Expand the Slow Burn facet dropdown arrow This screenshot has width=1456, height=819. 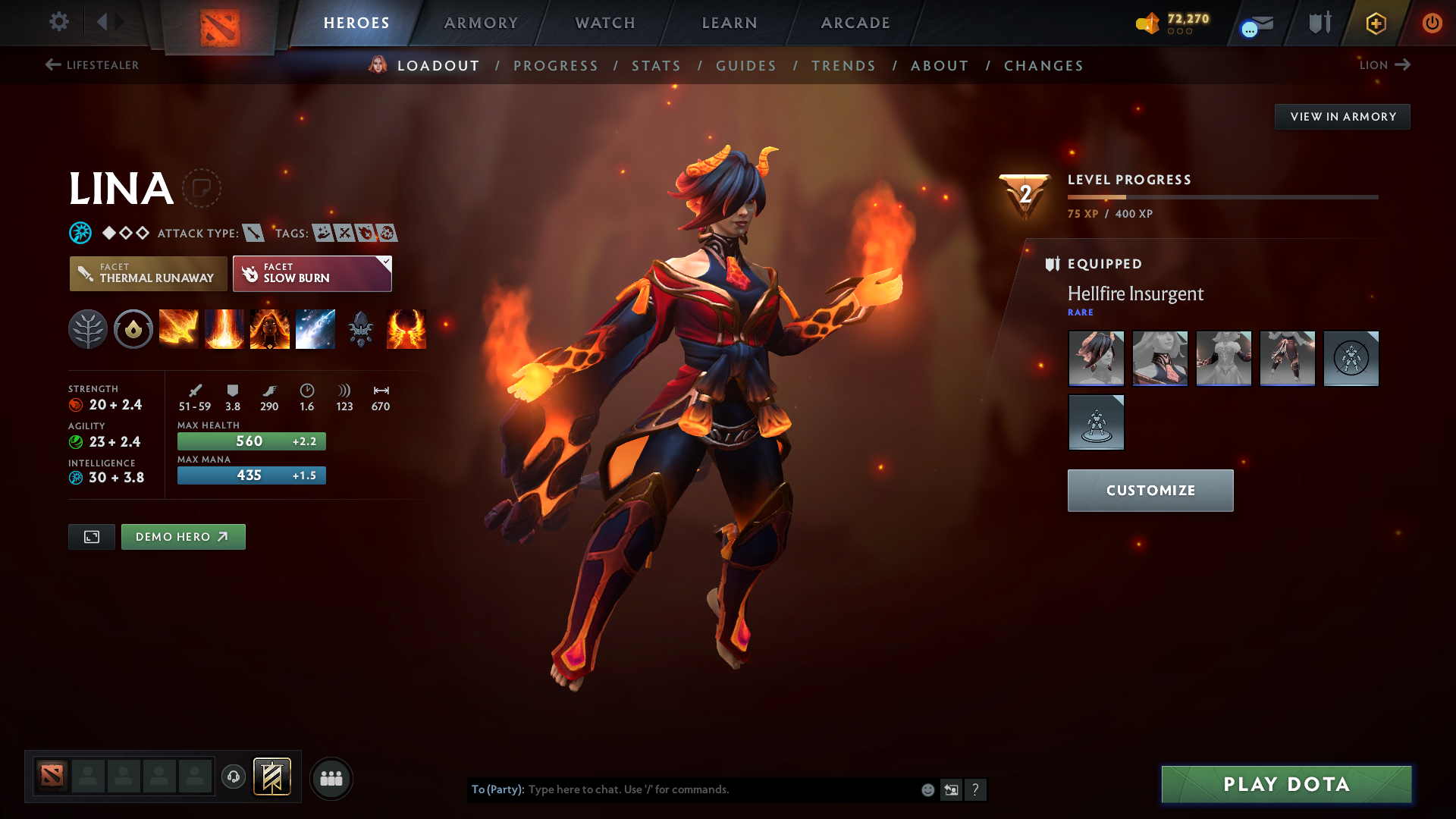386,262
